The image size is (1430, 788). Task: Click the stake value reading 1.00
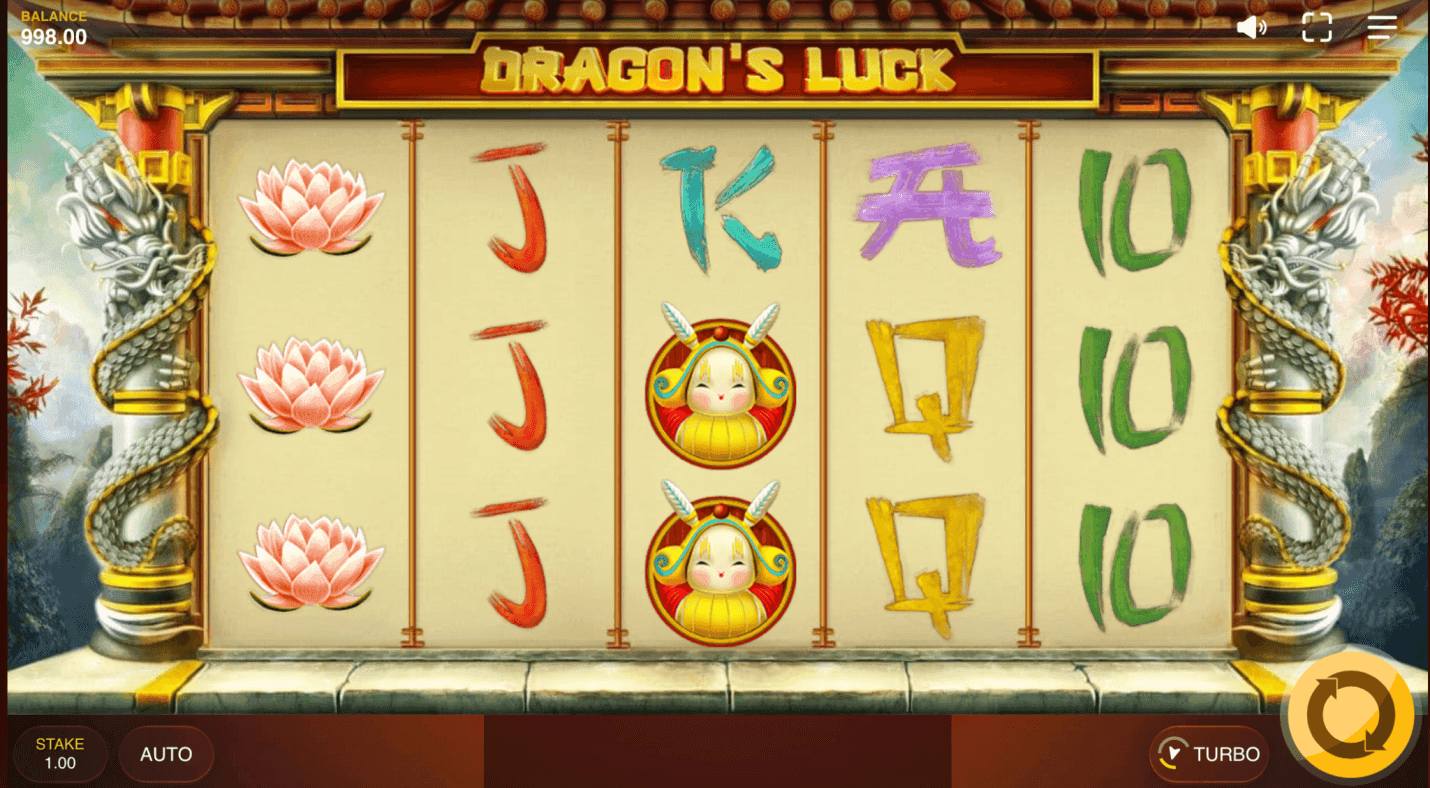60,763
